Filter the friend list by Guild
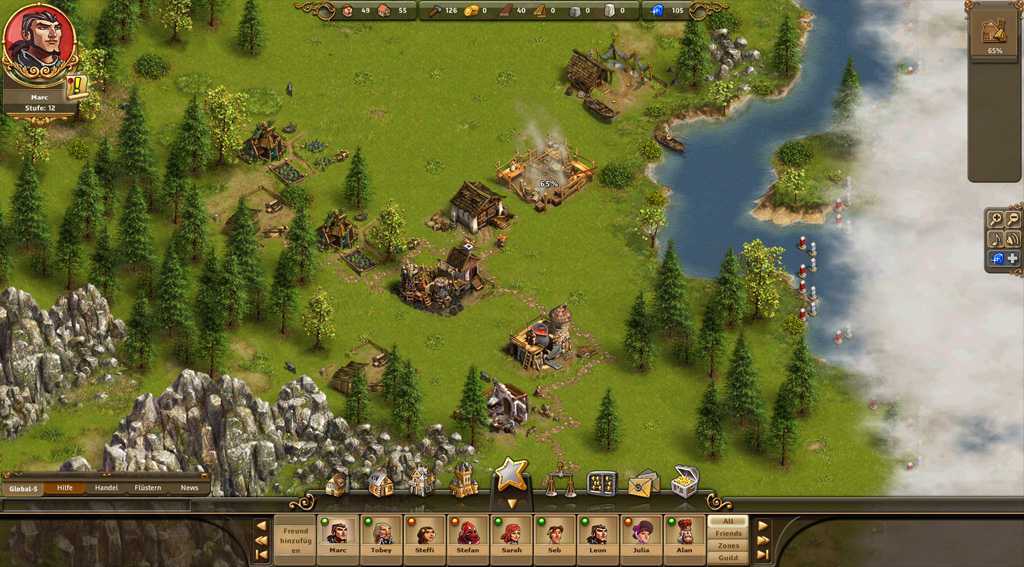Image resolution: width=1024 pixels, height=567 pixels. (727, 558)
